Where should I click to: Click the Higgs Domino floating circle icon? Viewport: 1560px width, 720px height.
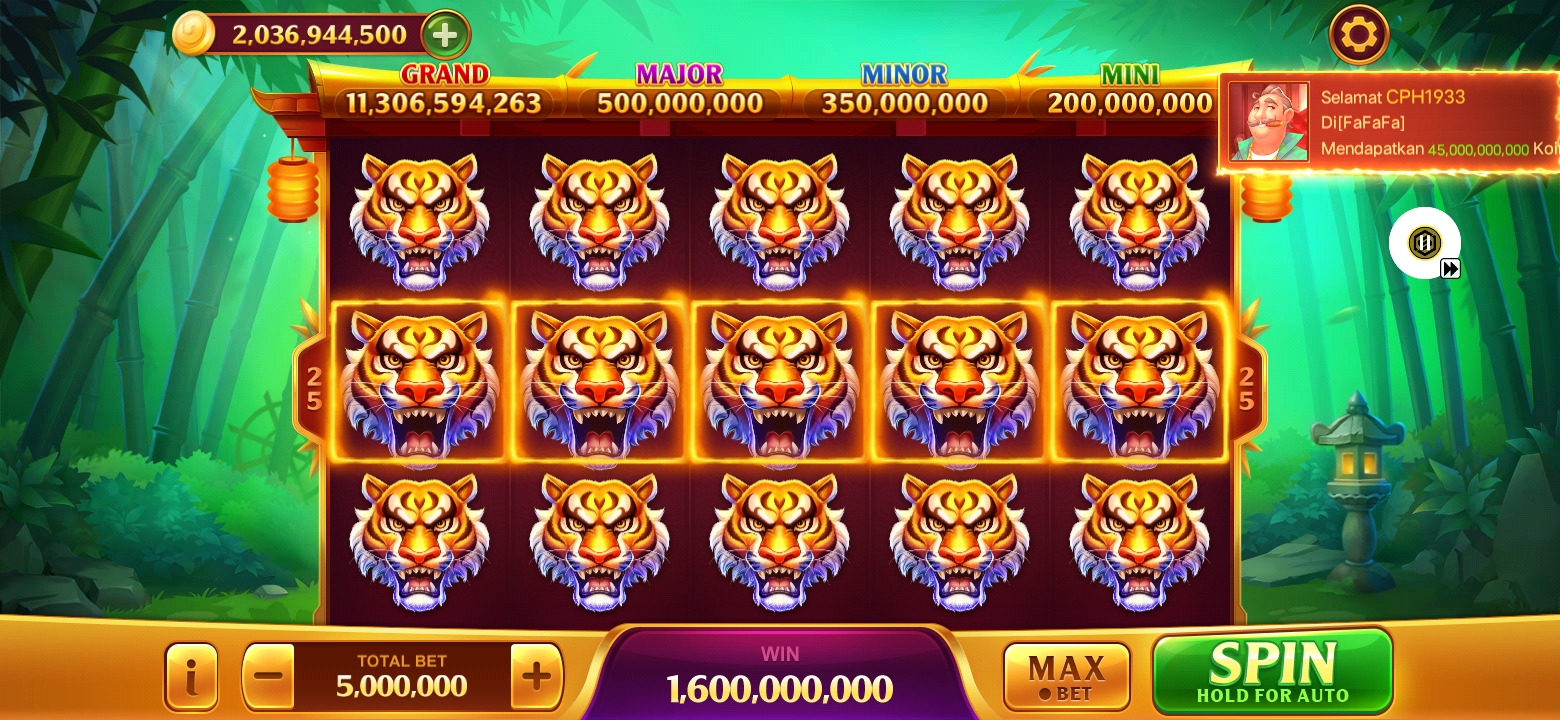1424,242
